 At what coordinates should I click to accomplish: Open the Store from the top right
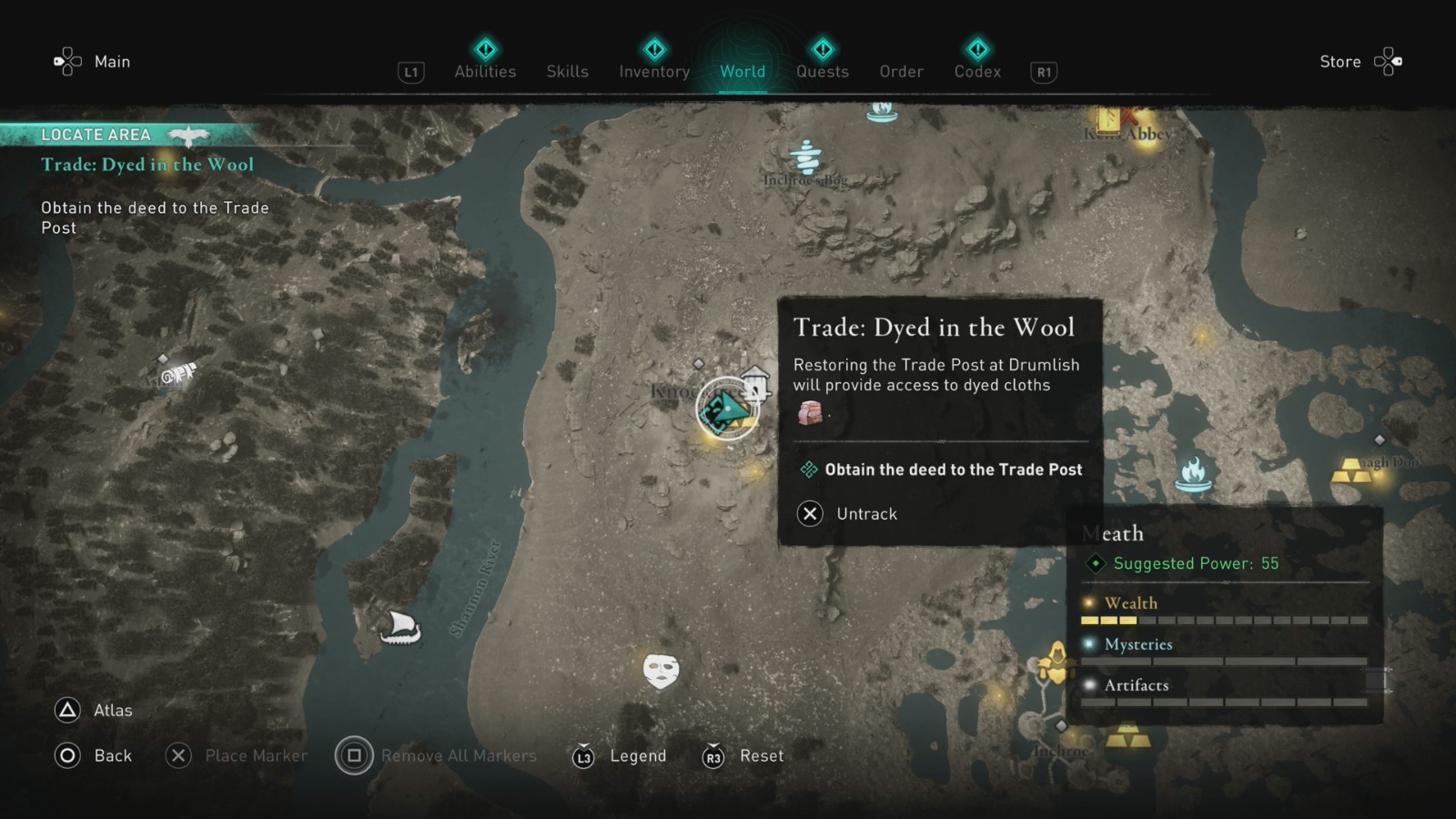(x=1340, y=61)
